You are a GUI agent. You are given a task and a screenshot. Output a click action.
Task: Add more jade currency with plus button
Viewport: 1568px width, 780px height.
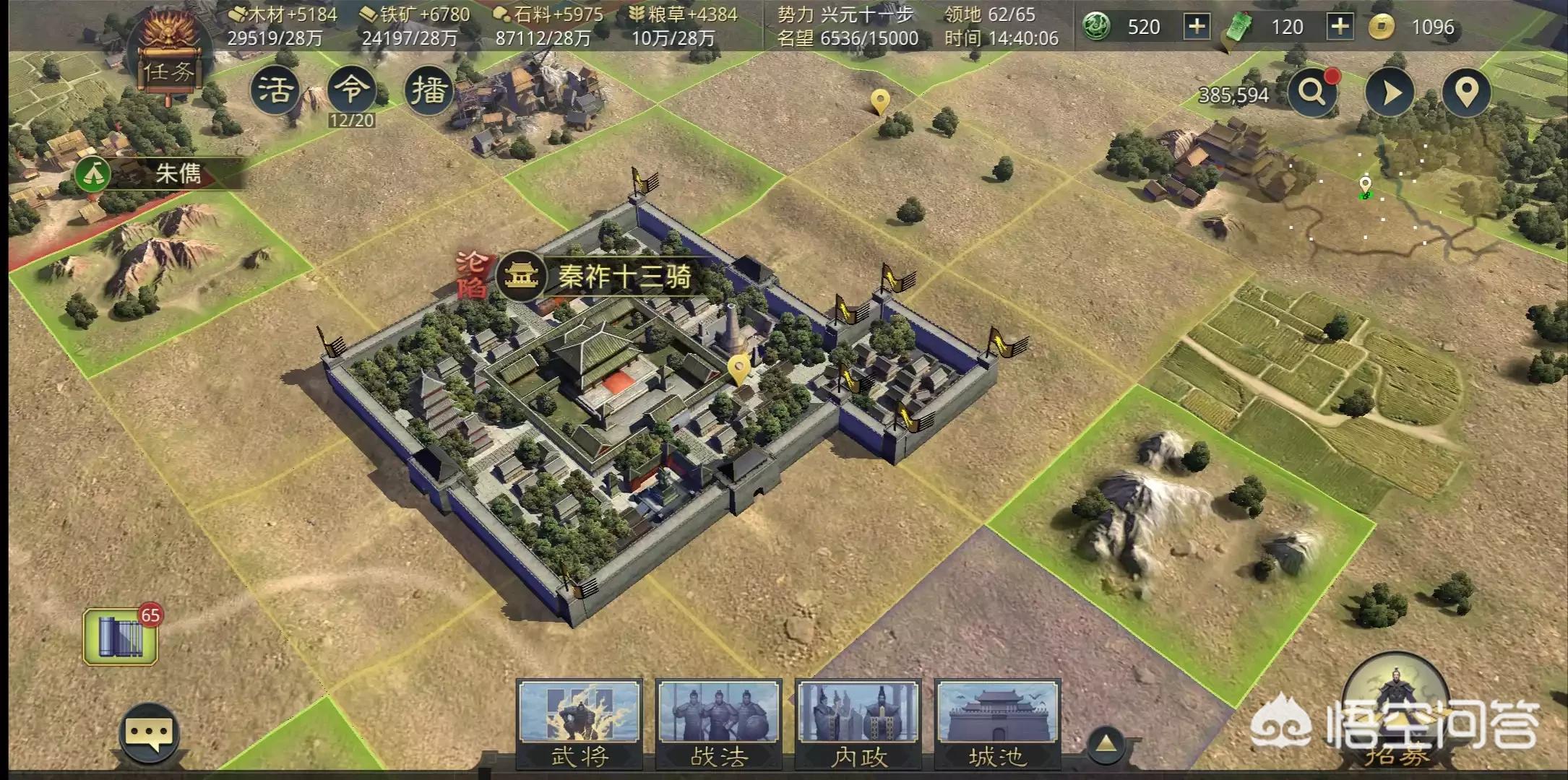1197,27
